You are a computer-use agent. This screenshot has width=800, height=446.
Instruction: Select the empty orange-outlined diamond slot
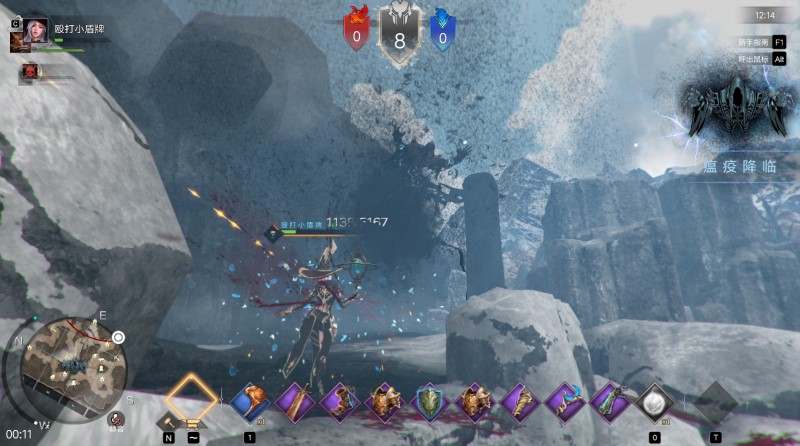pos(190,398)
